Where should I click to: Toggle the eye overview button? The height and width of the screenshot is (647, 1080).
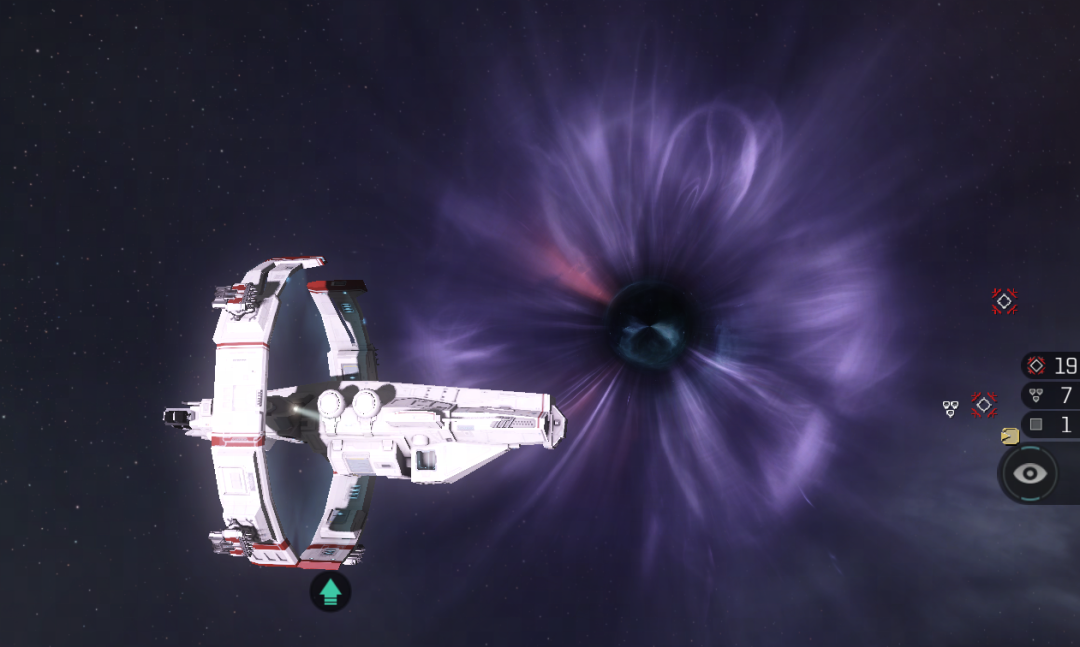tap(1030, 473)
